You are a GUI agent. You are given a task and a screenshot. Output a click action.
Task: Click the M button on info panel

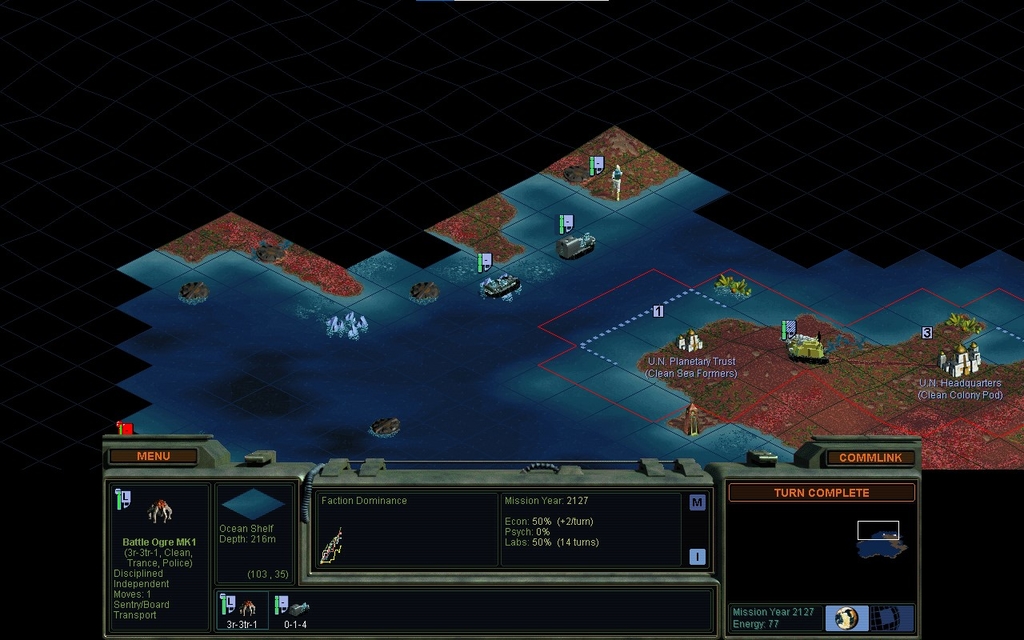coord(697,503)
